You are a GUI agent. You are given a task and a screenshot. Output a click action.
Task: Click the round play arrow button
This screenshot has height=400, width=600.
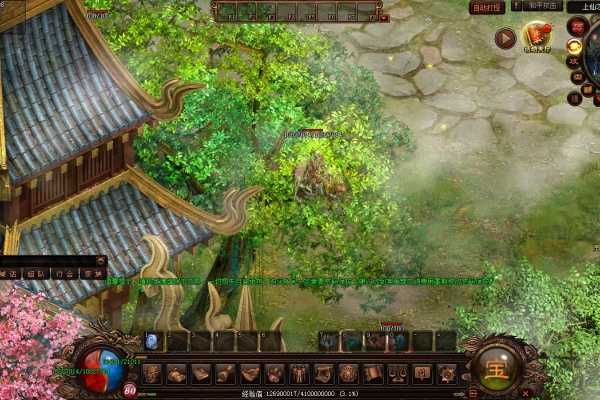(505, 39)
